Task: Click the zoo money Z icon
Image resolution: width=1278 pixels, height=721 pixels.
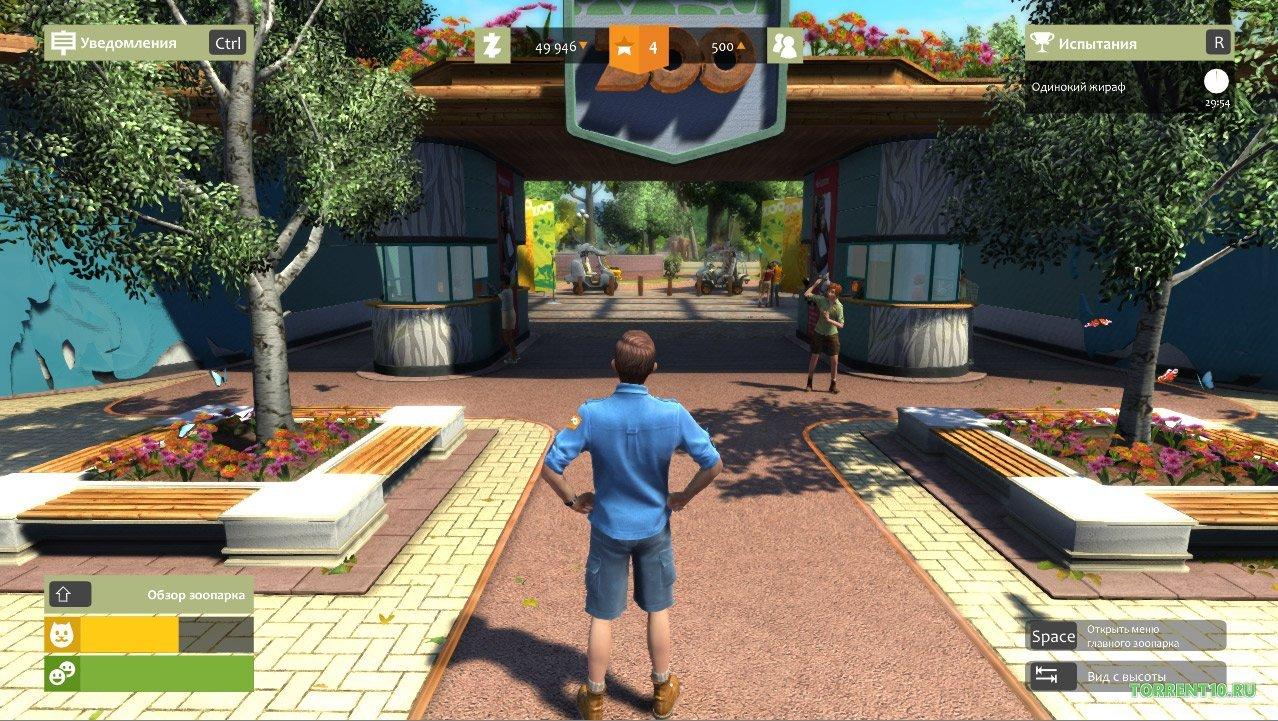Action: 492,46
